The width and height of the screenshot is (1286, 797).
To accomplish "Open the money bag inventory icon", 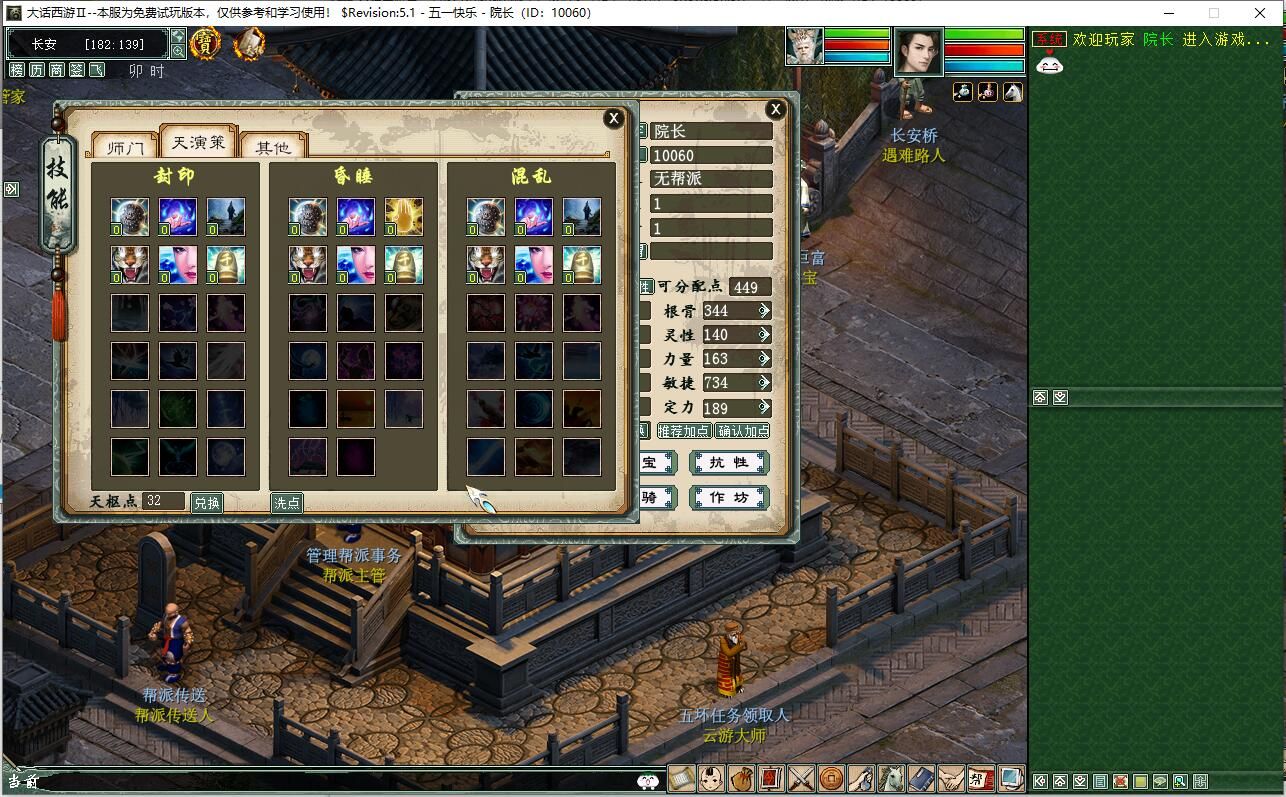I will click(x=741, y=778).
